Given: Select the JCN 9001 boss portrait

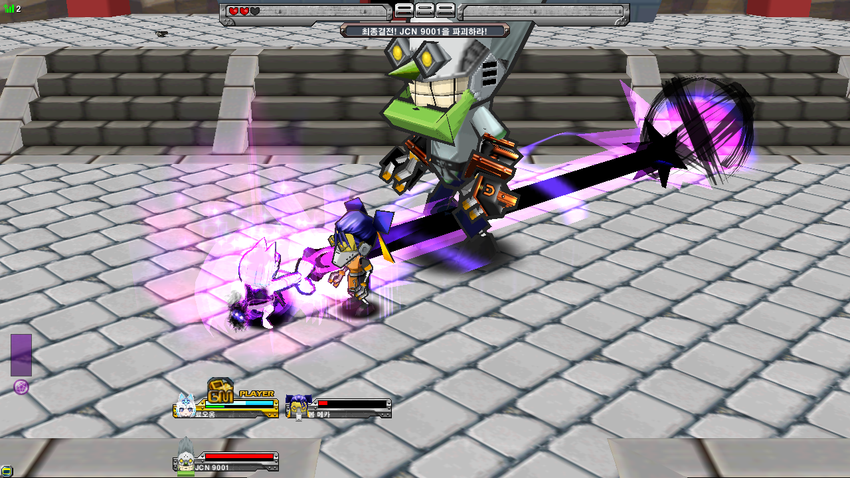Looking at the screenshot, I should click(185, 456).
